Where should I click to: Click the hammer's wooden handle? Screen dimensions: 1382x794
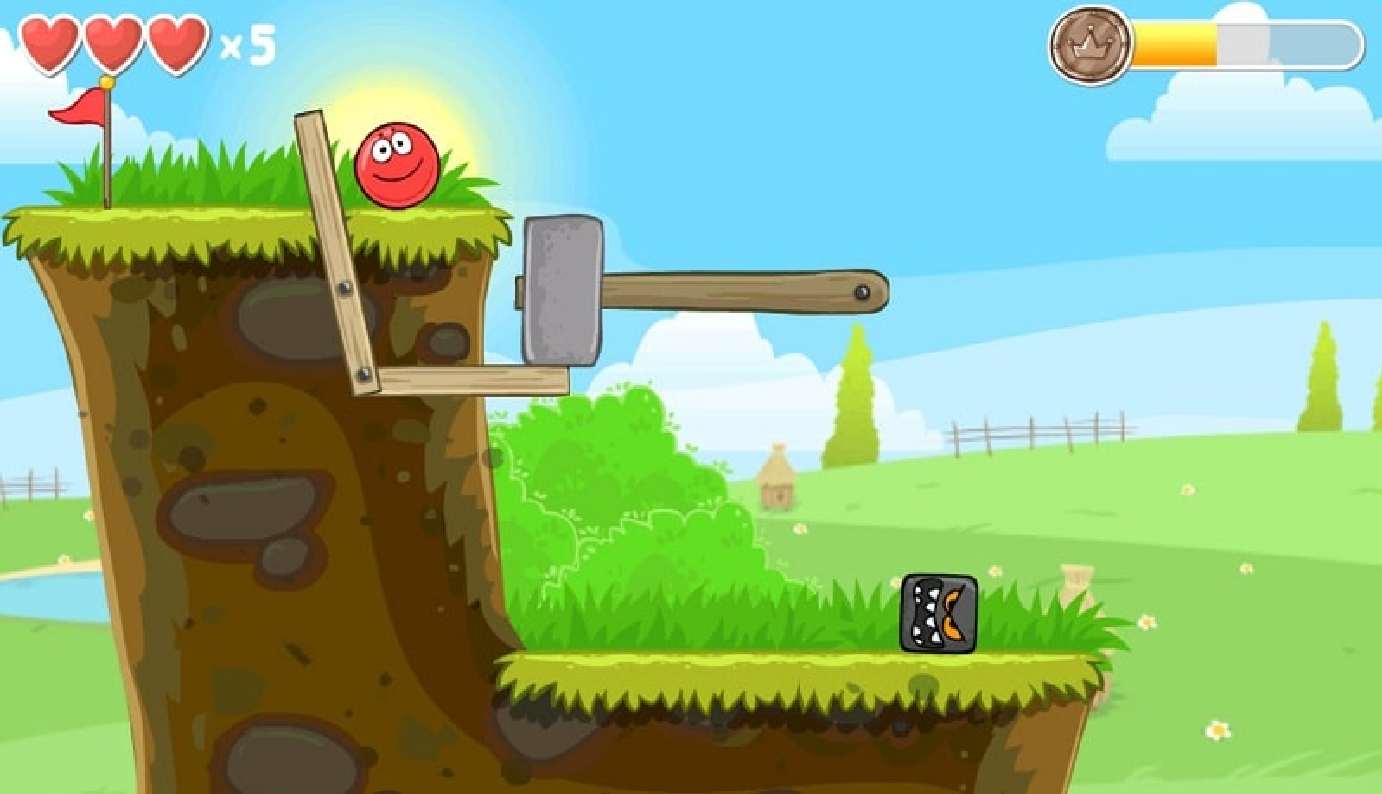pyautogui.click(x=740, y=292)
